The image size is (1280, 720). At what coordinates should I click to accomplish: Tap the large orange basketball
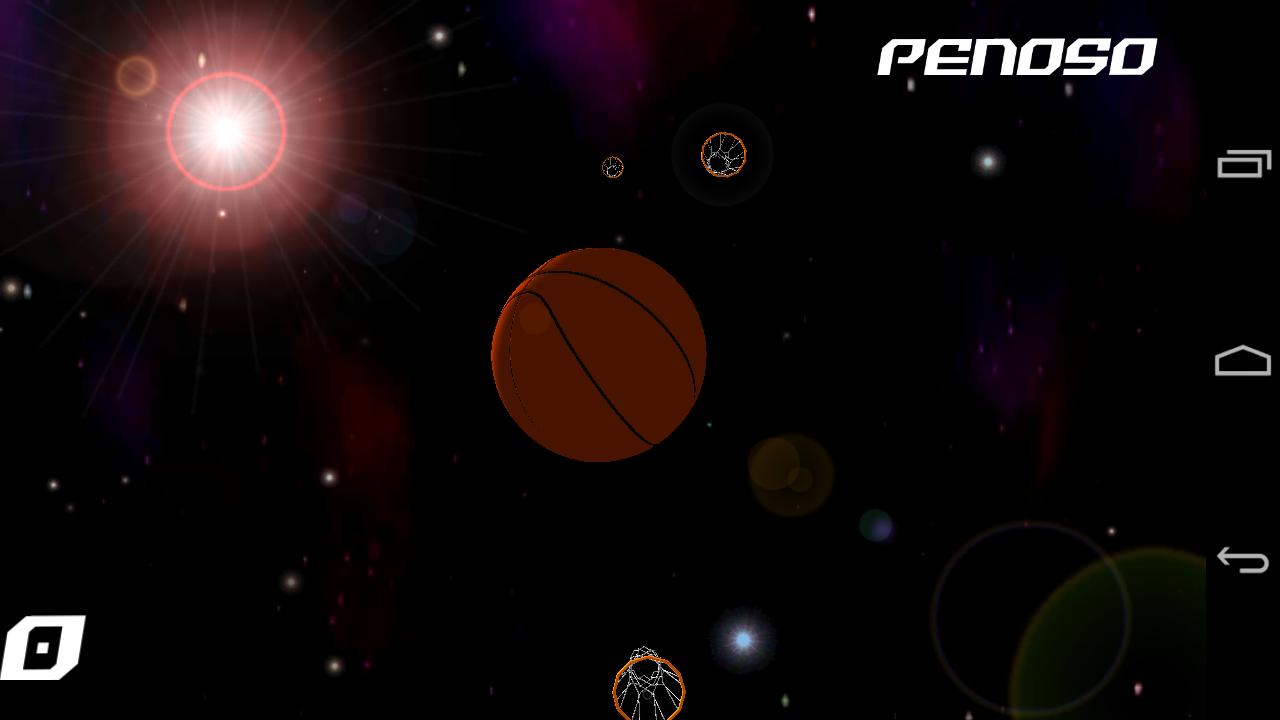597,355
